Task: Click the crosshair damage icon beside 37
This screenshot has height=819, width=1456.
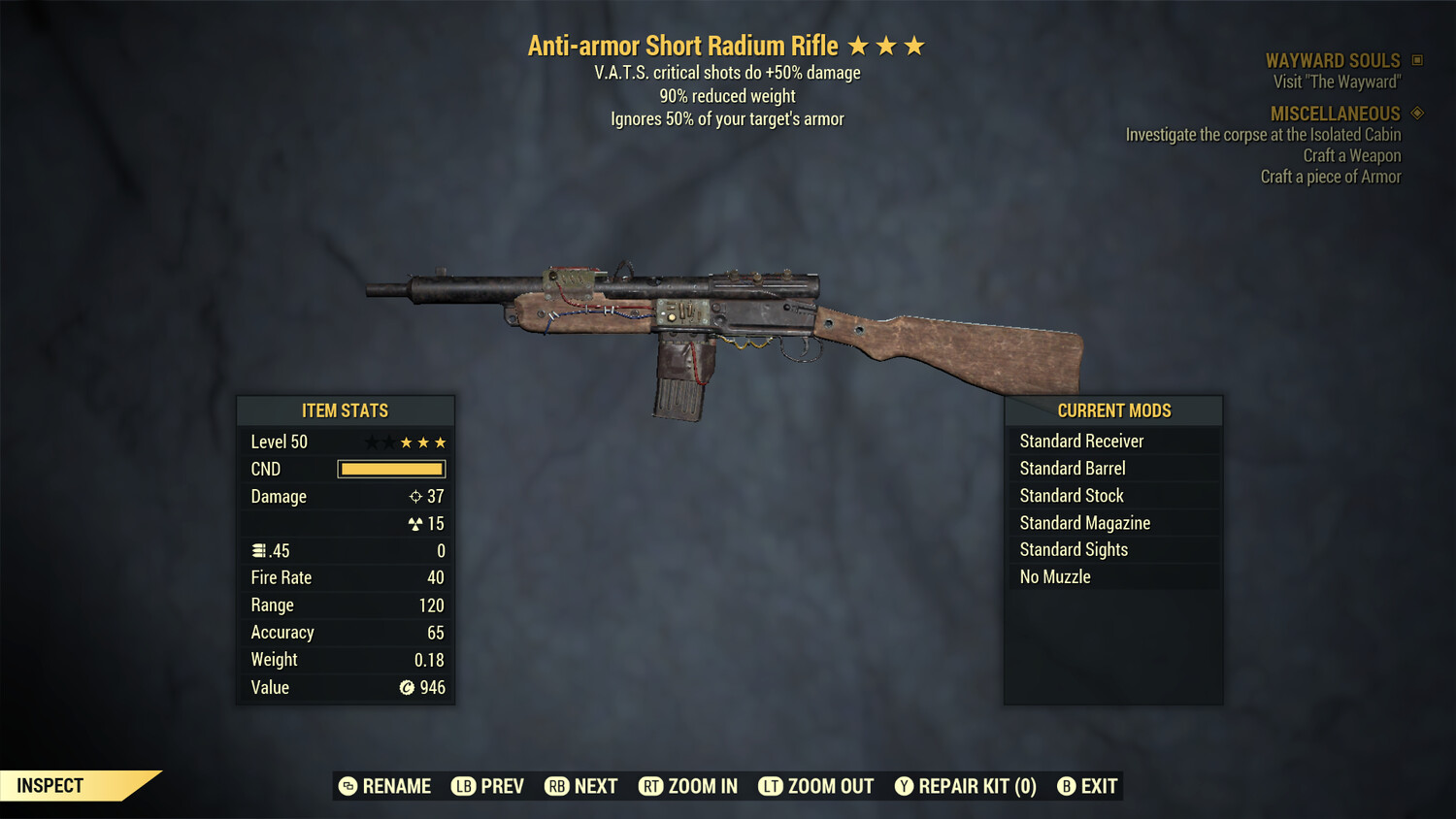Action: (414, 496)
